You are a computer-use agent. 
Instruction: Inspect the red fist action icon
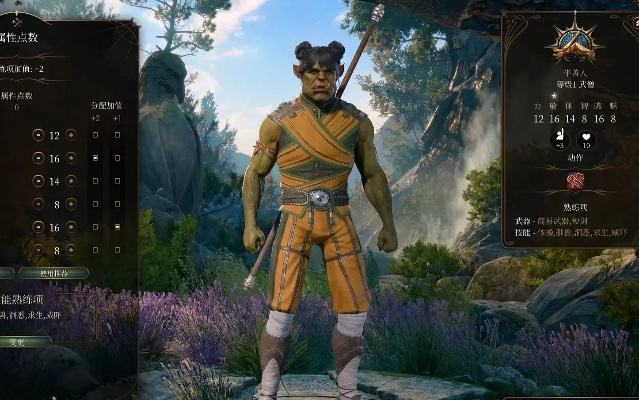[574, 181]
